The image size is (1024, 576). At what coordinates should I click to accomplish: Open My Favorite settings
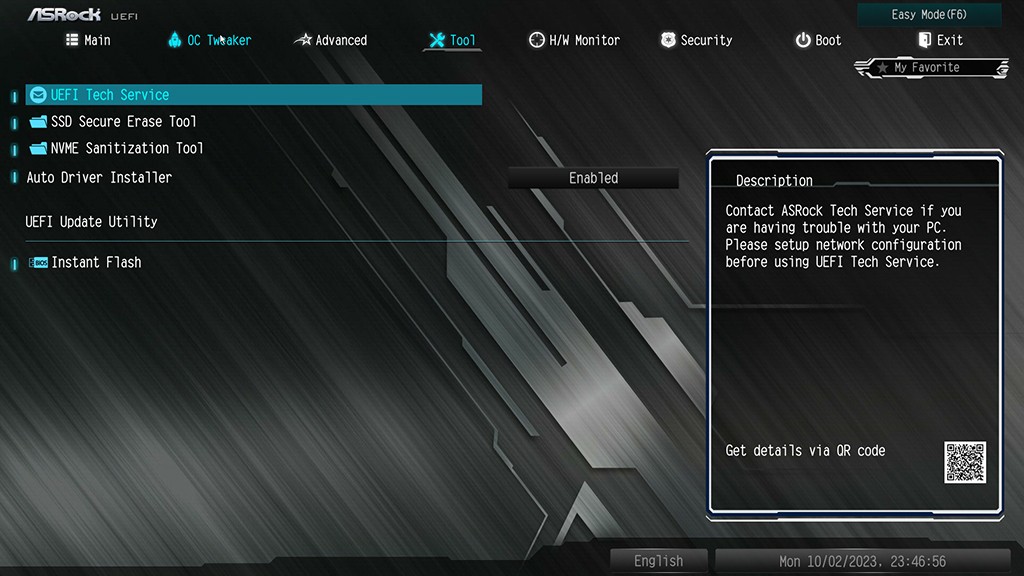[x=930, y=68]
